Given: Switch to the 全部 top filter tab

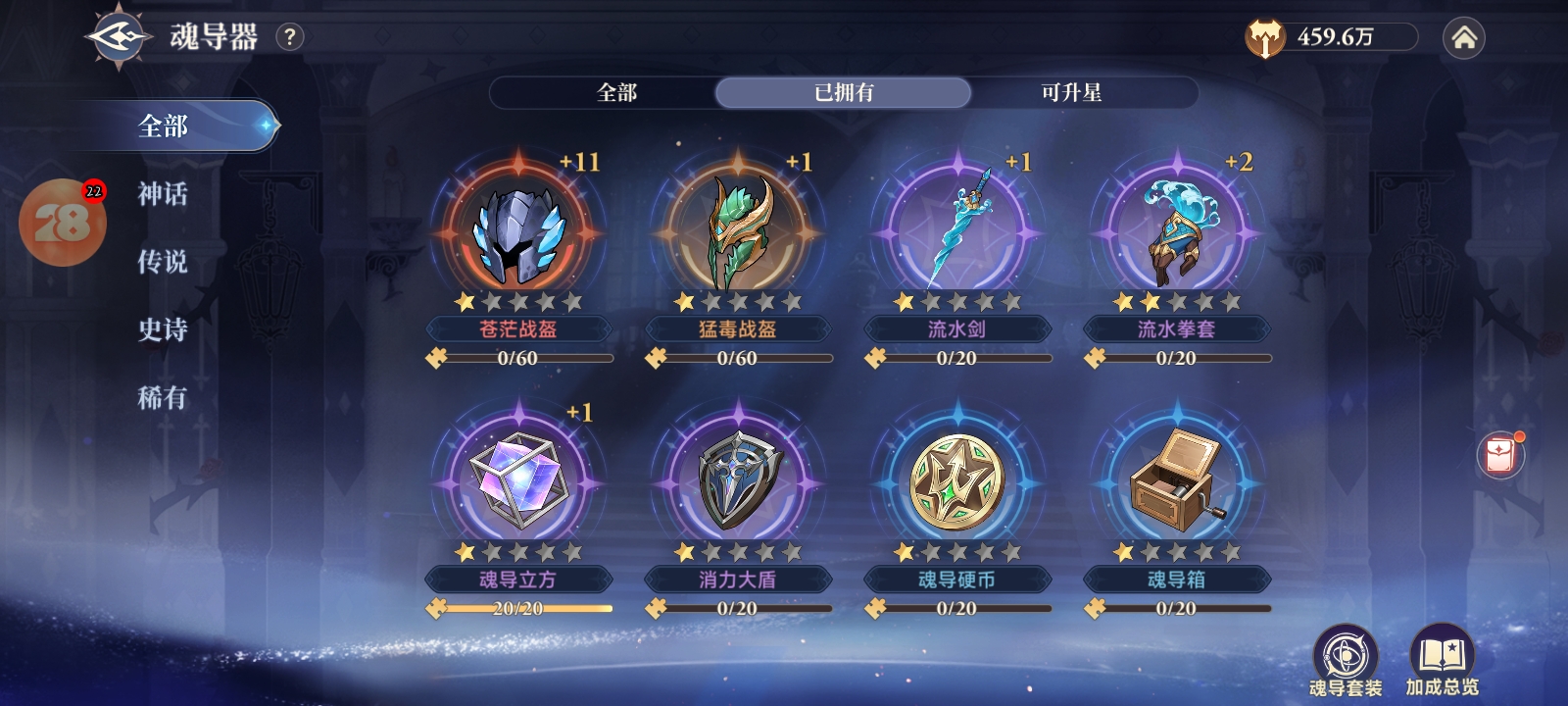Looking at the screenshot, I should pos(616,93).
